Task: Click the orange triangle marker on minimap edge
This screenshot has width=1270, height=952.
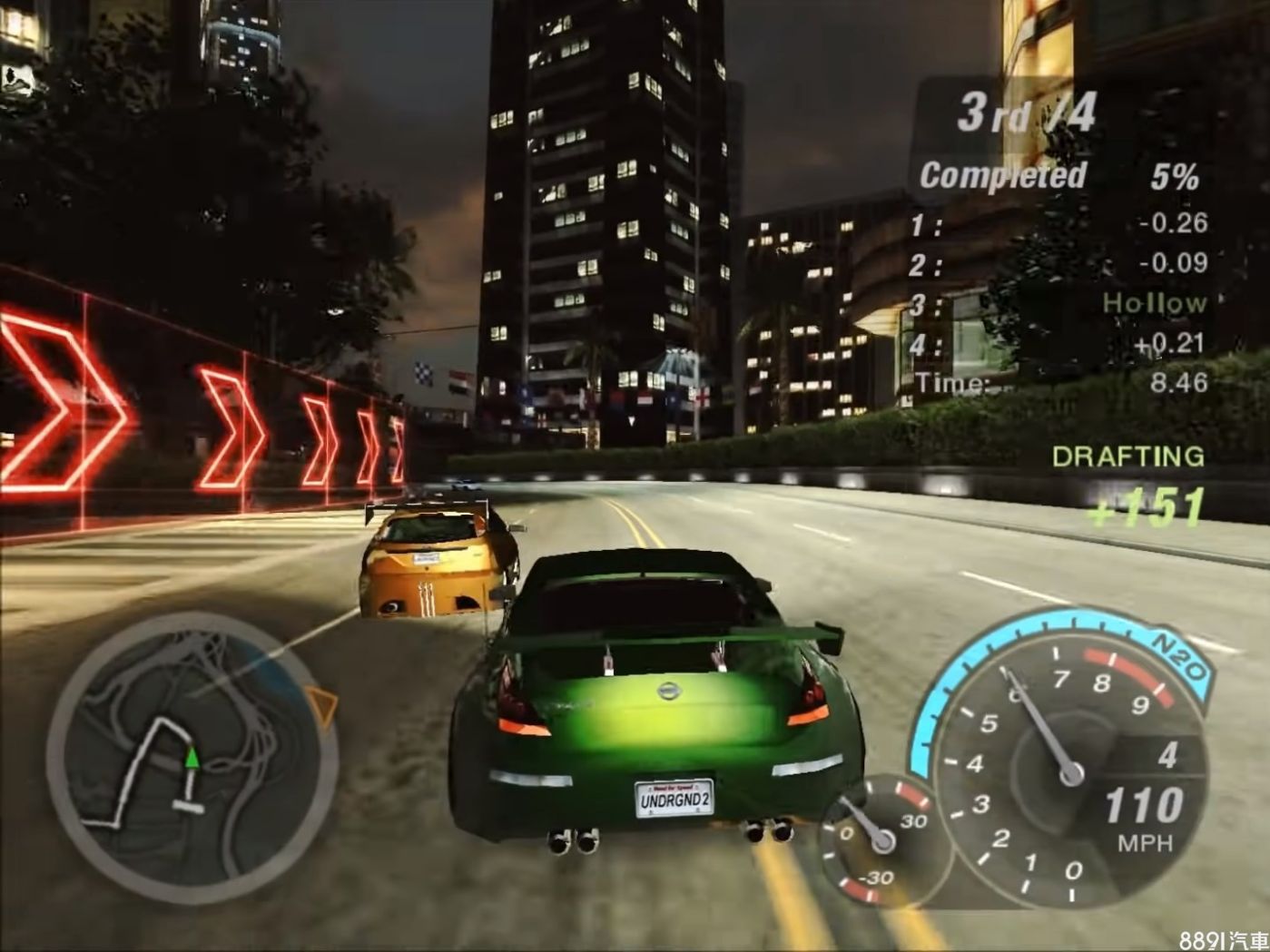Action: 321,704
